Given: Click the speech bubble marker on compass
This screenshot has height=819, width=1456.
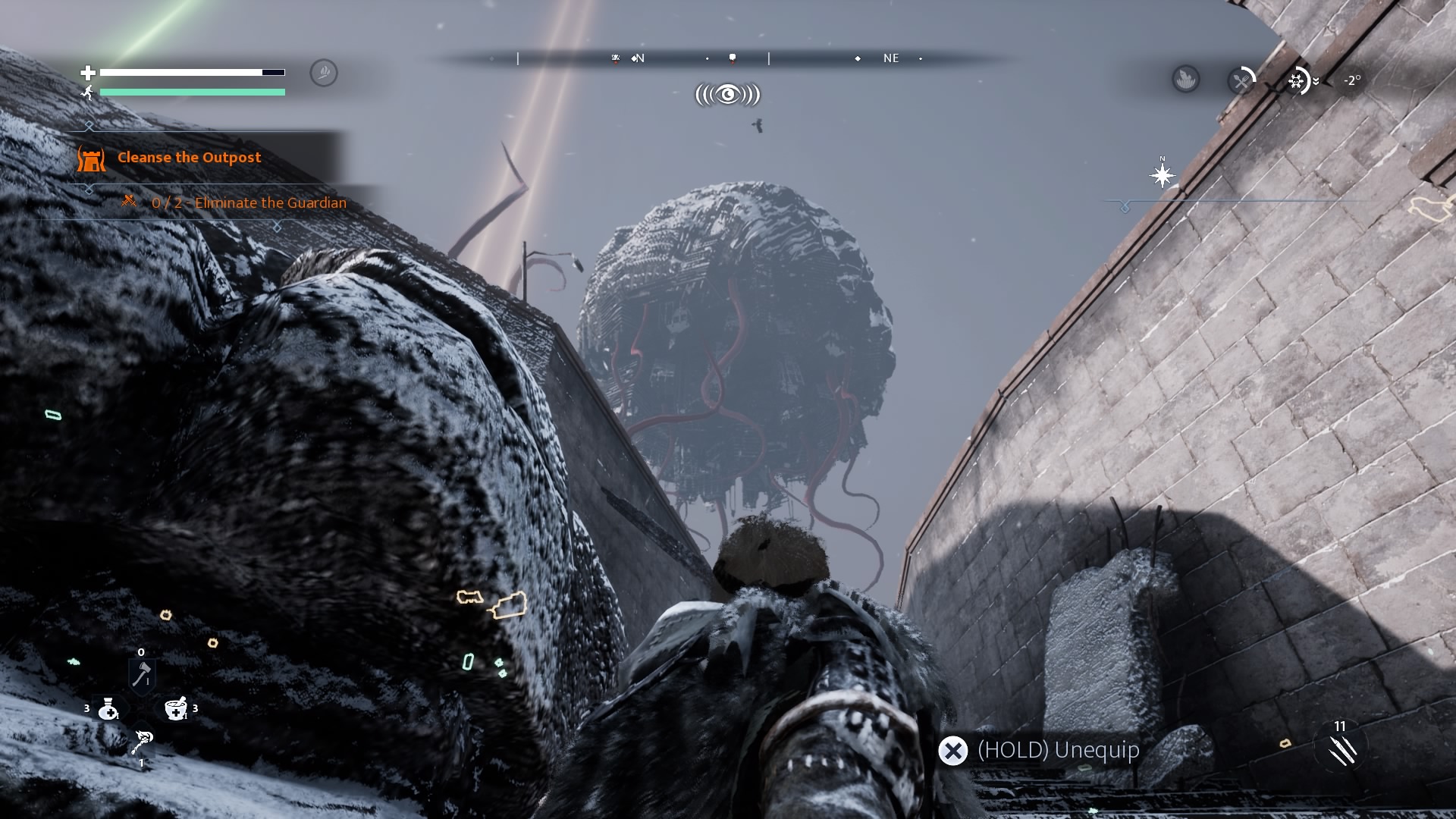Looking at the screenshot, I should pos(732,58).
